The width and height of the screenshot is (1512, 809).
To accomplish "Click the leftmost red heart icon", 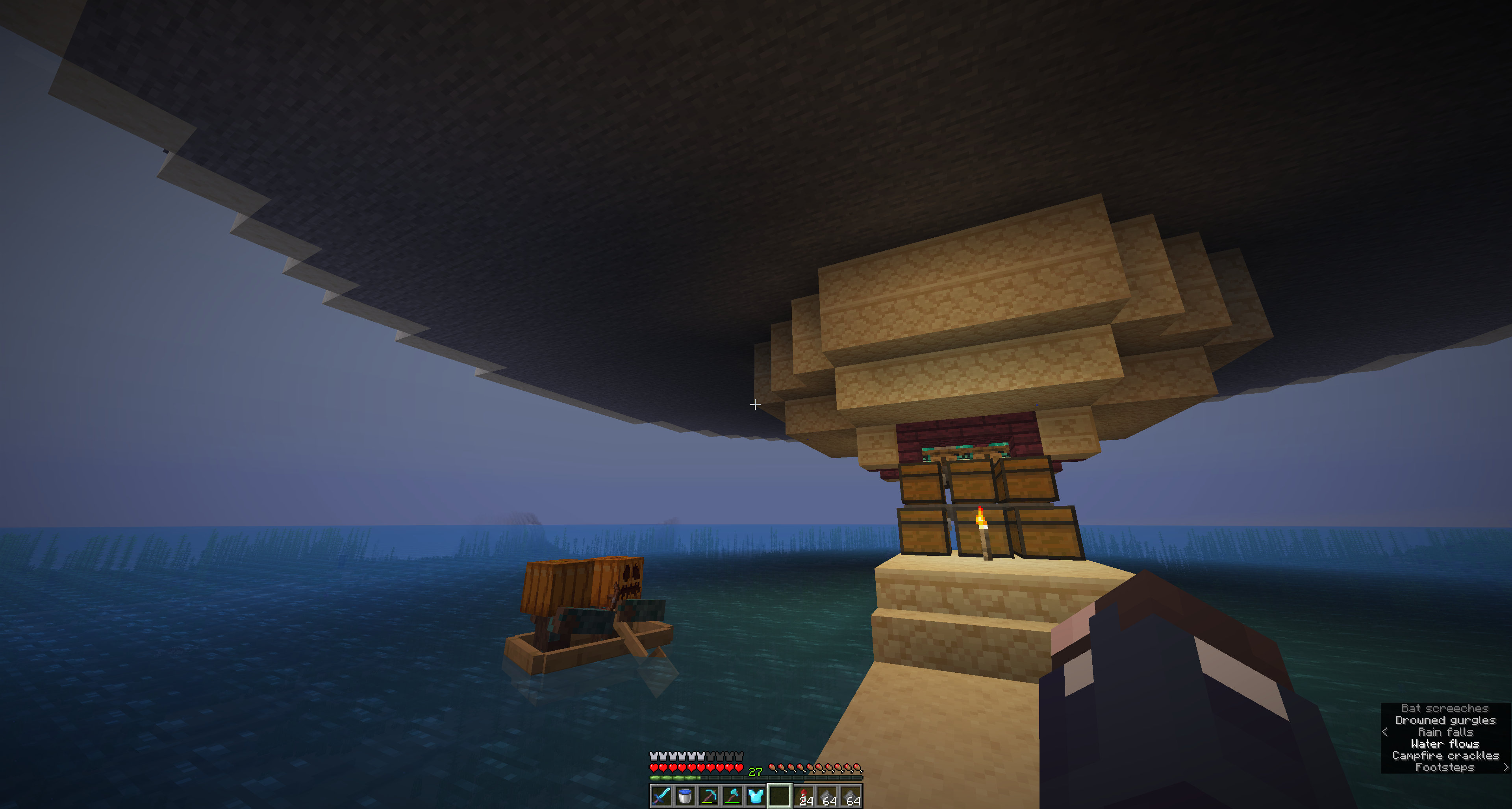I will click(654, 768).
